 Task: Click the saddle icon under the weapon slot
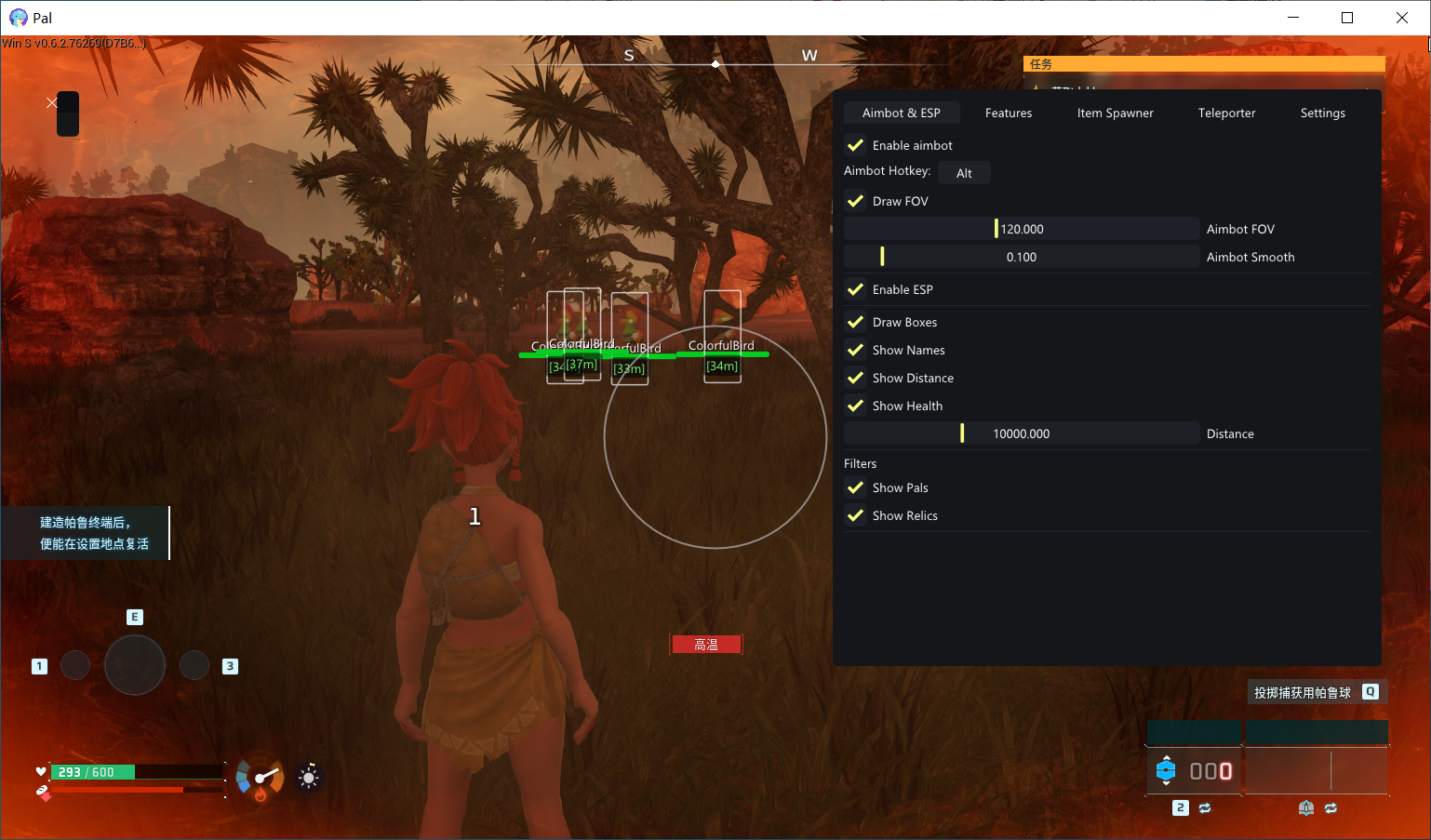click(1306, 808)
